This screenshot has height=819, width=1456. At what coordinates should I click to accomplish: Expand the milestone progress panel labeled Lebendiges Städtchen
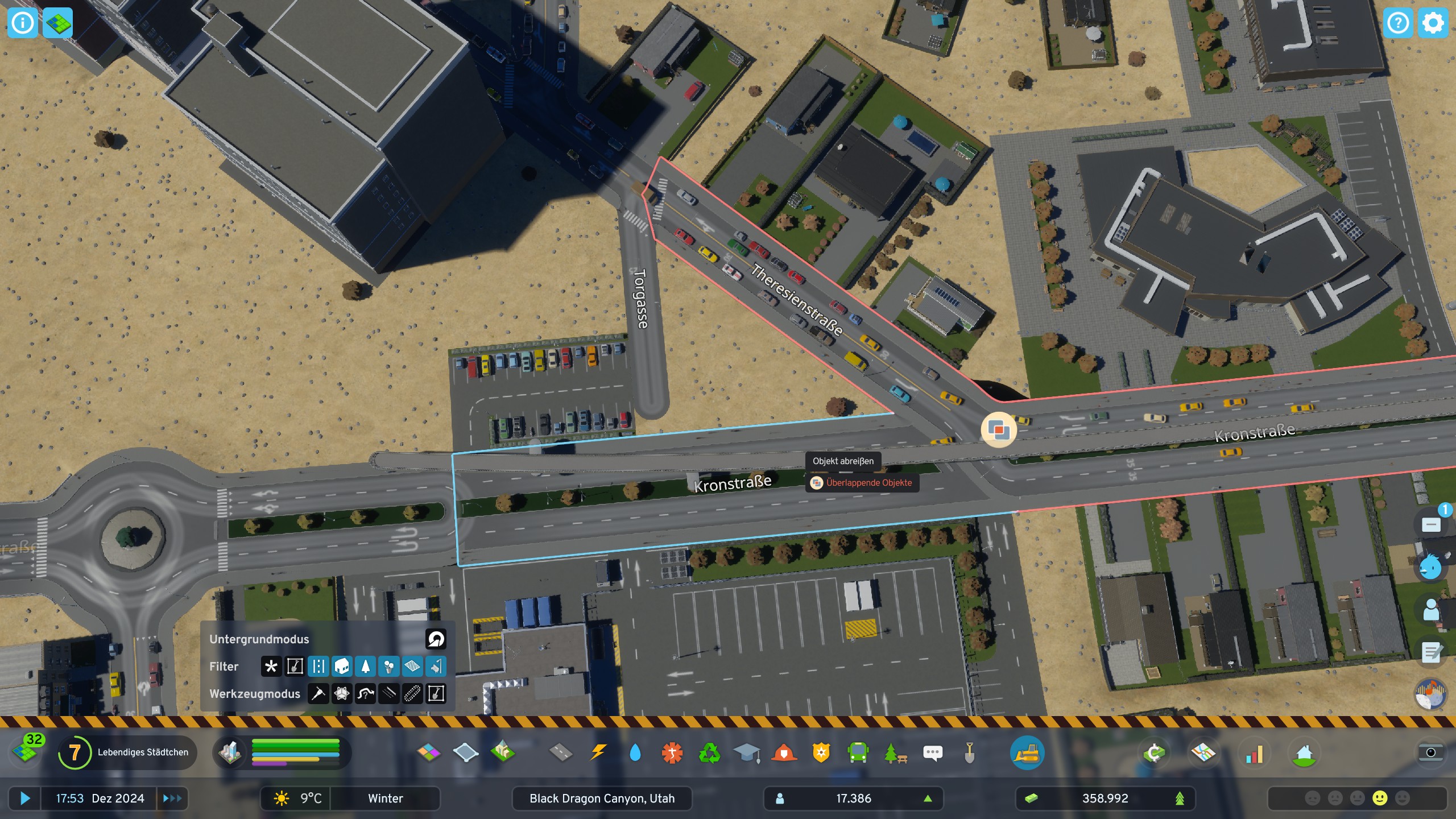pos(128,752)
